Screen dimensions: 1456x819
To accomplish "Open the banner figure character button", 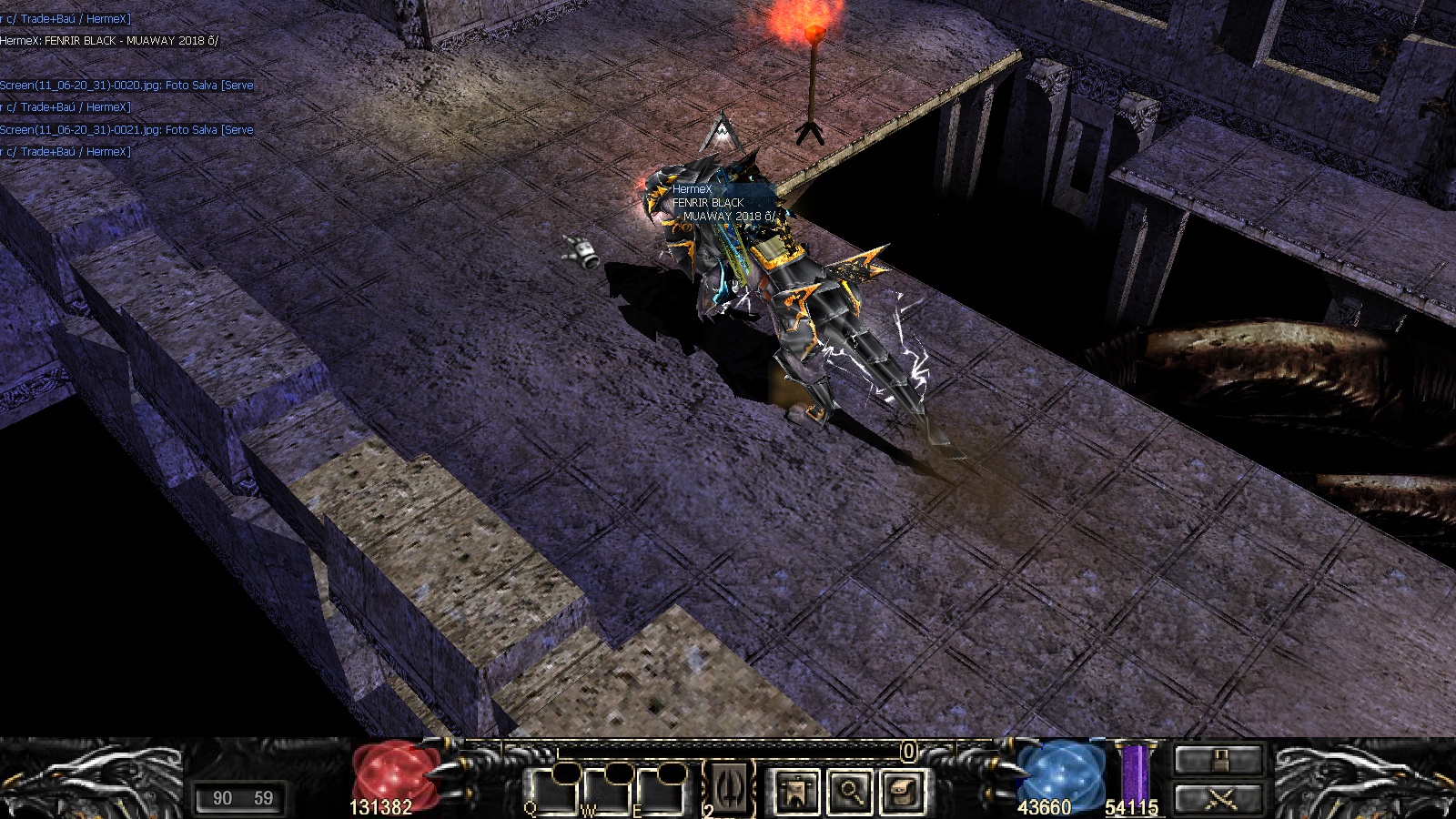I will pyautogui.click(x=797, y=791).
